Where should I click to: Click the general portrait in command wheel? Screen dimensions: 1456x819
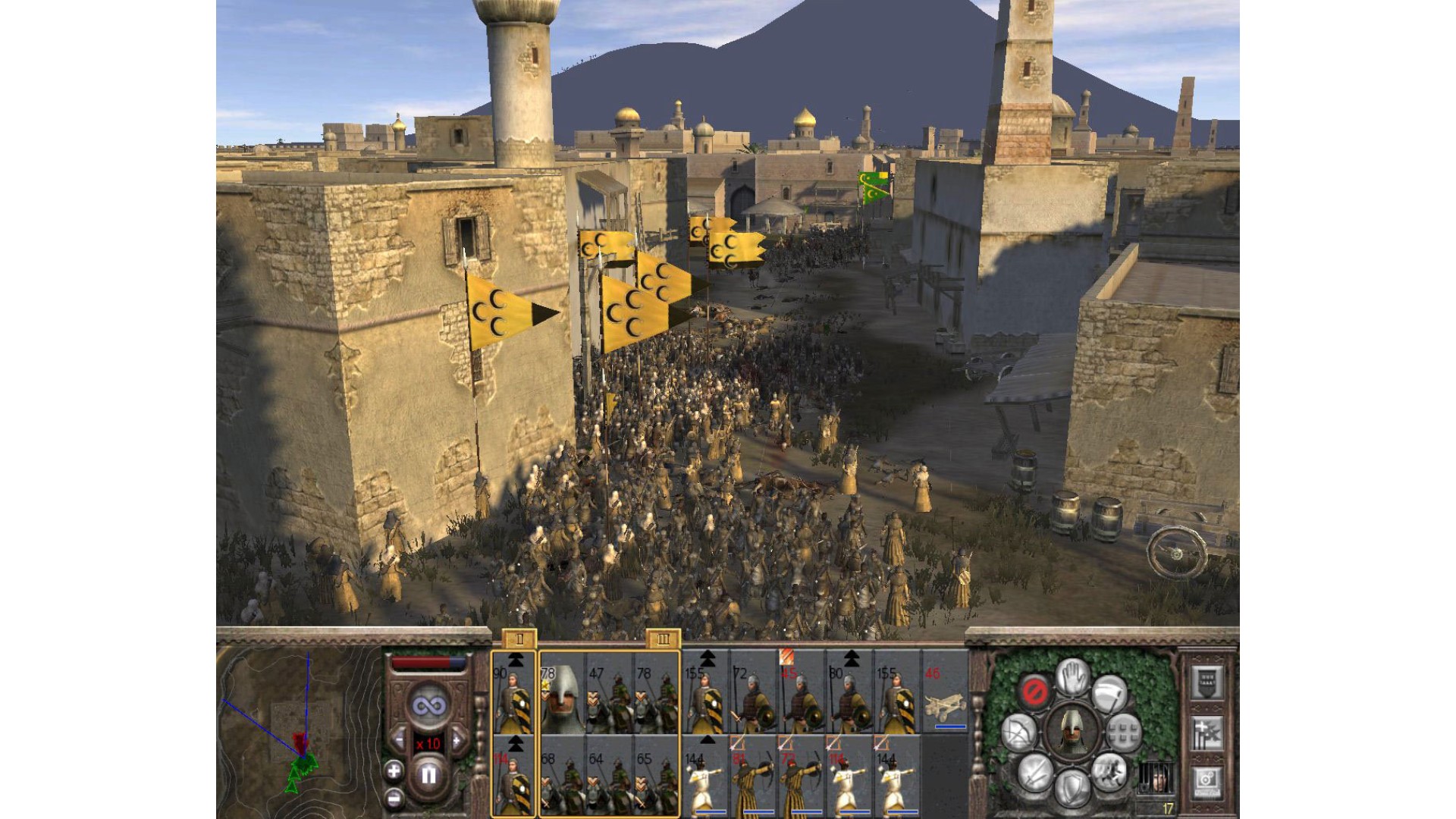[1072, 731]
